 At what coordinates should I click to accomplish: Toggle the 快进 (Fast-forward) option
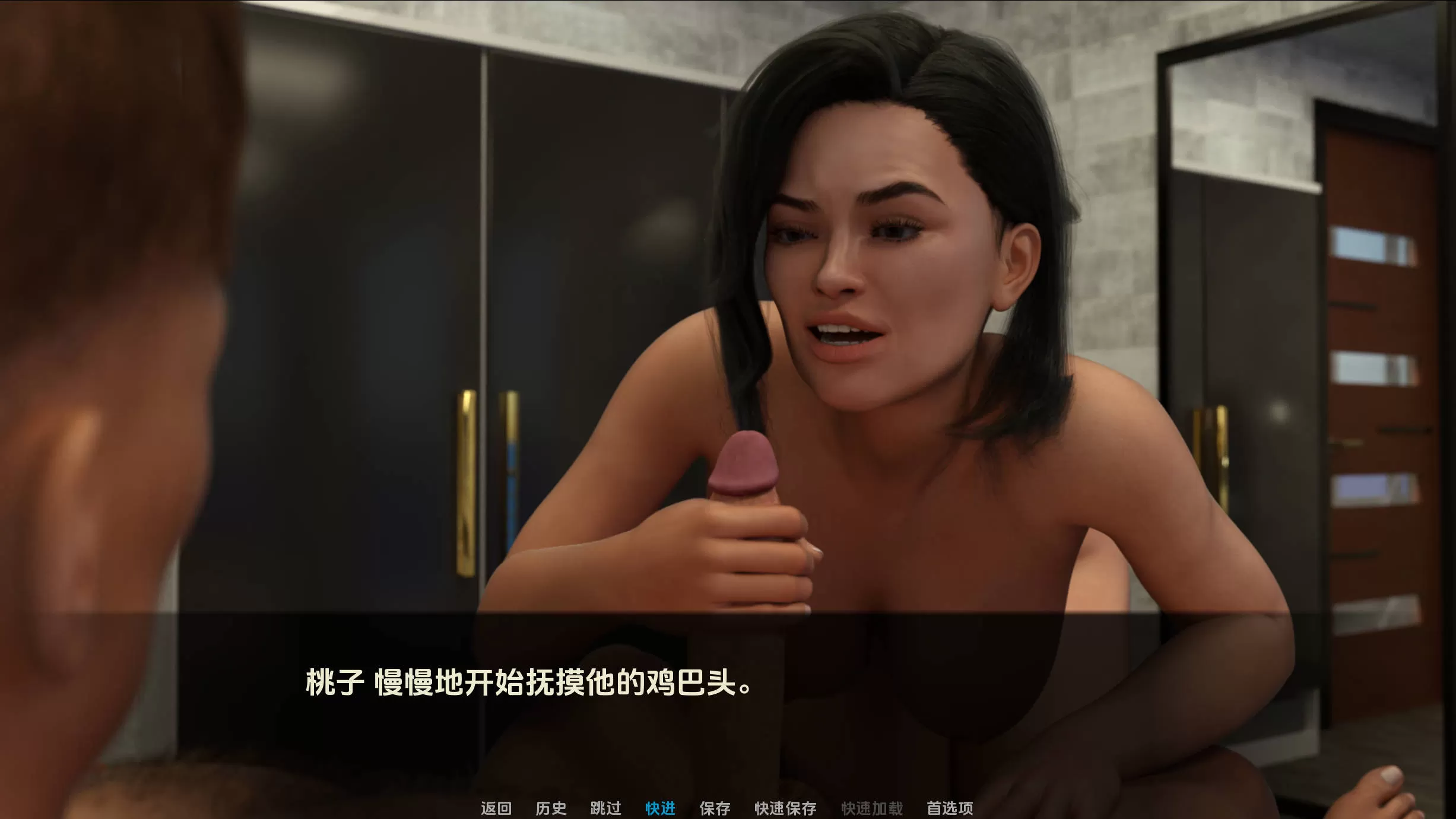[660, 808]
